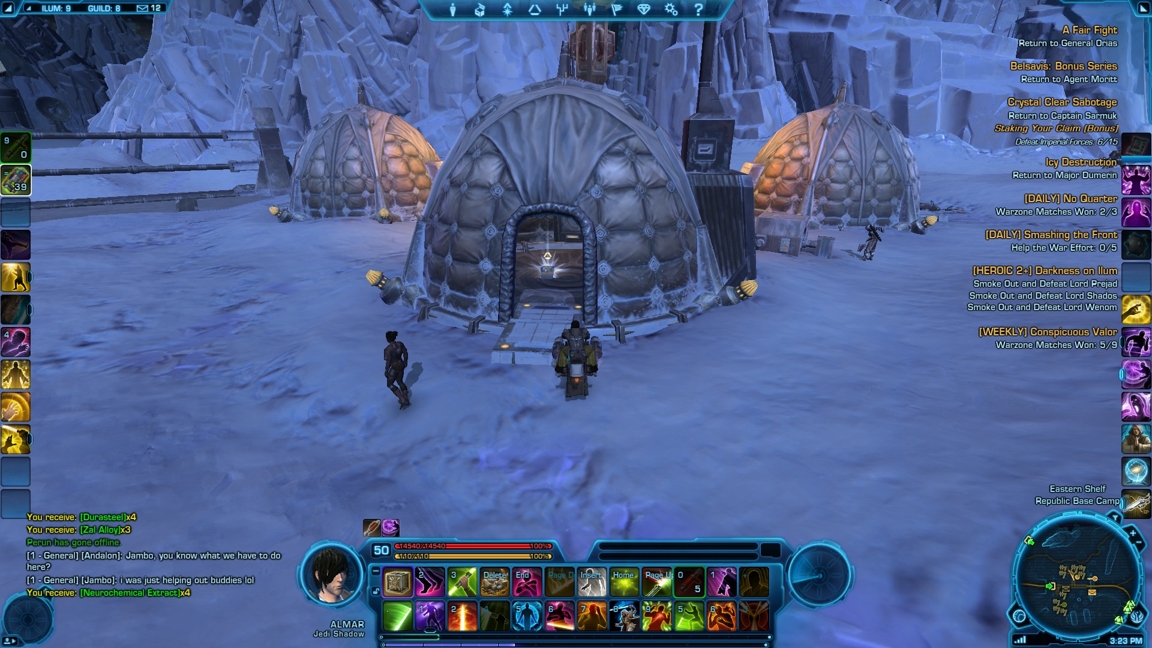The height and width of the screenshot is (648, 1152).
Task: Open the preferences gear icon
Action: (x=671, y=9)
